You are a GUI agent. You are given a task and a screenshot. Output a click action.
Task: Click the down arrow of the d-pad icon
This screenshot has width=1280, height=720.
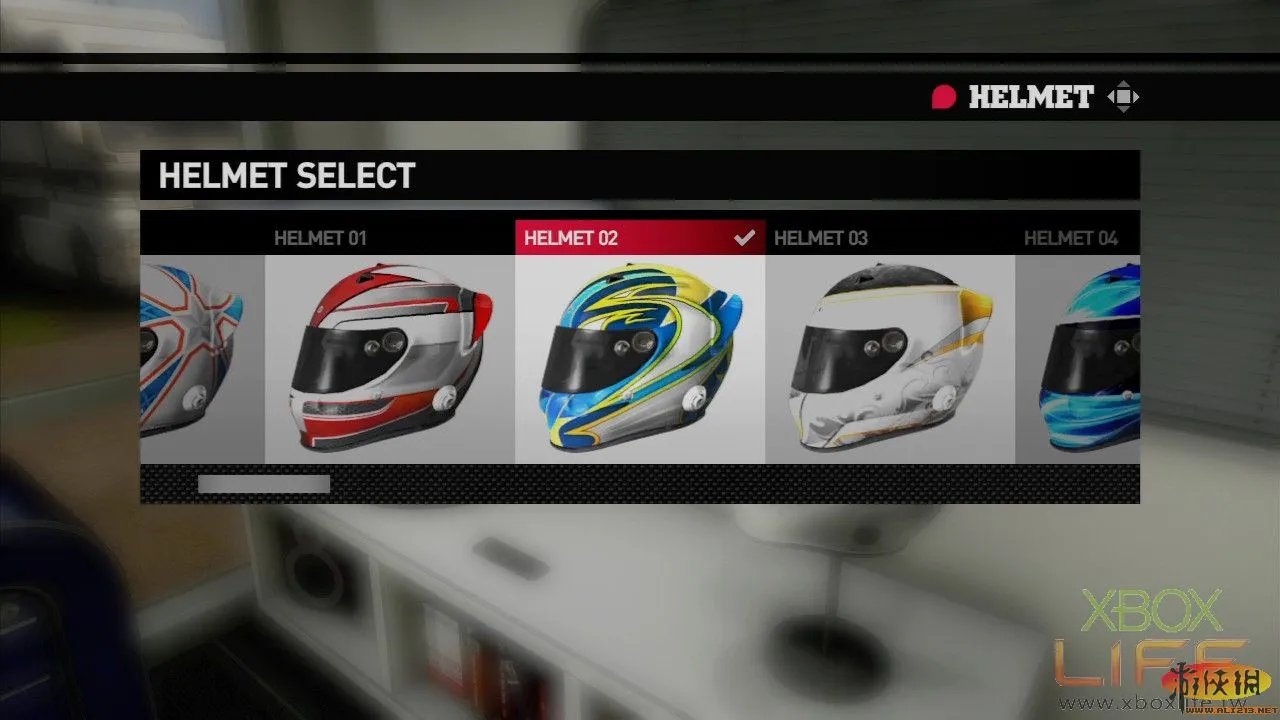[x=1124, y=109]
